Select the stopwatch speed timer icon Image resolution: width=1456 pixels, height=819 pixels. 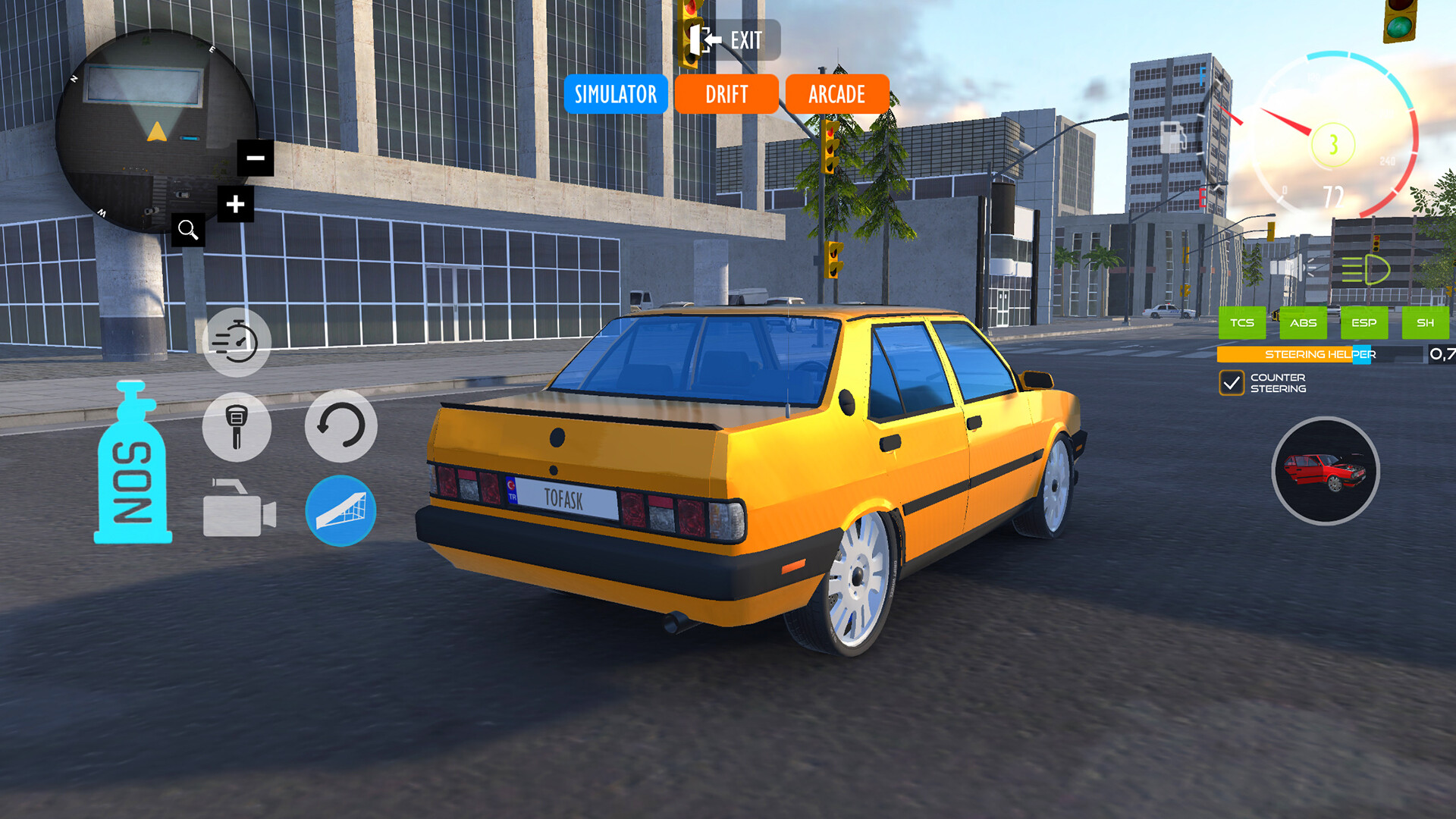[x=237, y=342]
